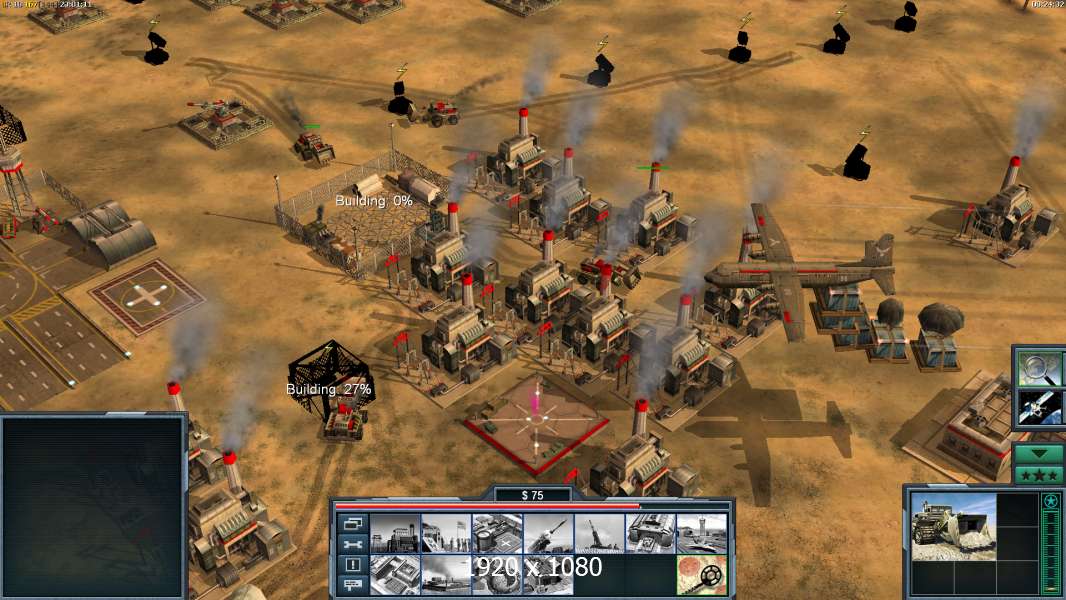The image size is (1066, 600).
Task: Choose the war factory build icon
Action: click(x=649, y=534)
